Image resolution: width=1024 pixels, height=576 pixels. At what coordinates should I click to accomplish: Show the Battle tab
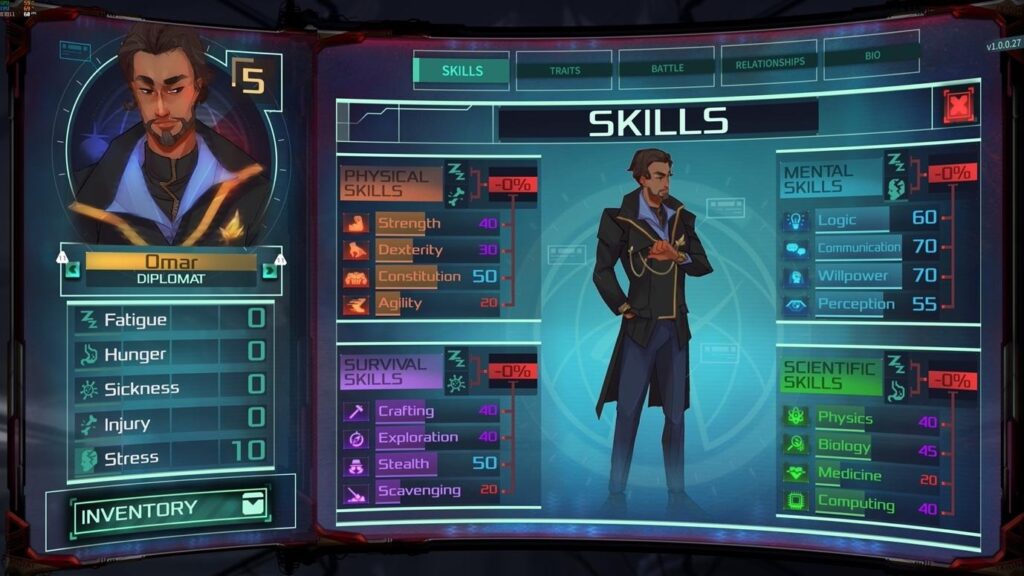tap(667, 67)
